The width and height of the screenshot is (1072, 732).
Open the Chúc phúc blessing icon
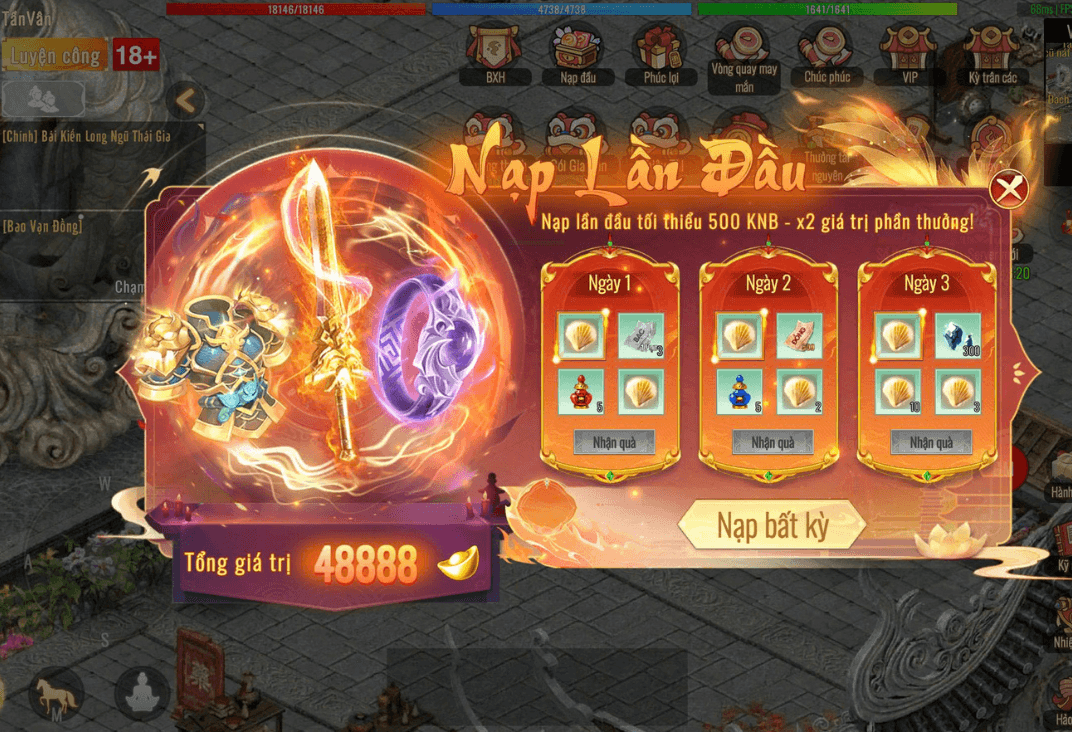click(827, 52)
